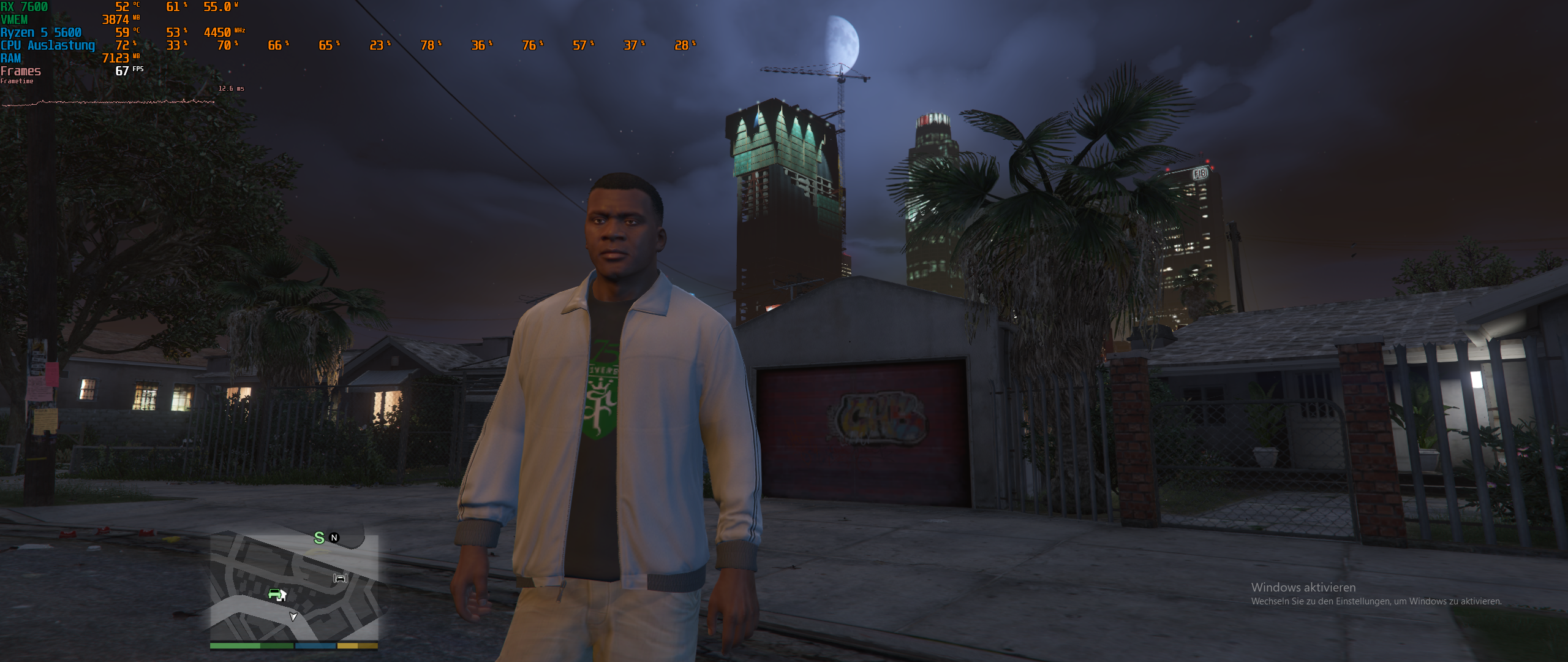Click the green car blip near the house marker
1568x662 pixels.
[274, 594]
